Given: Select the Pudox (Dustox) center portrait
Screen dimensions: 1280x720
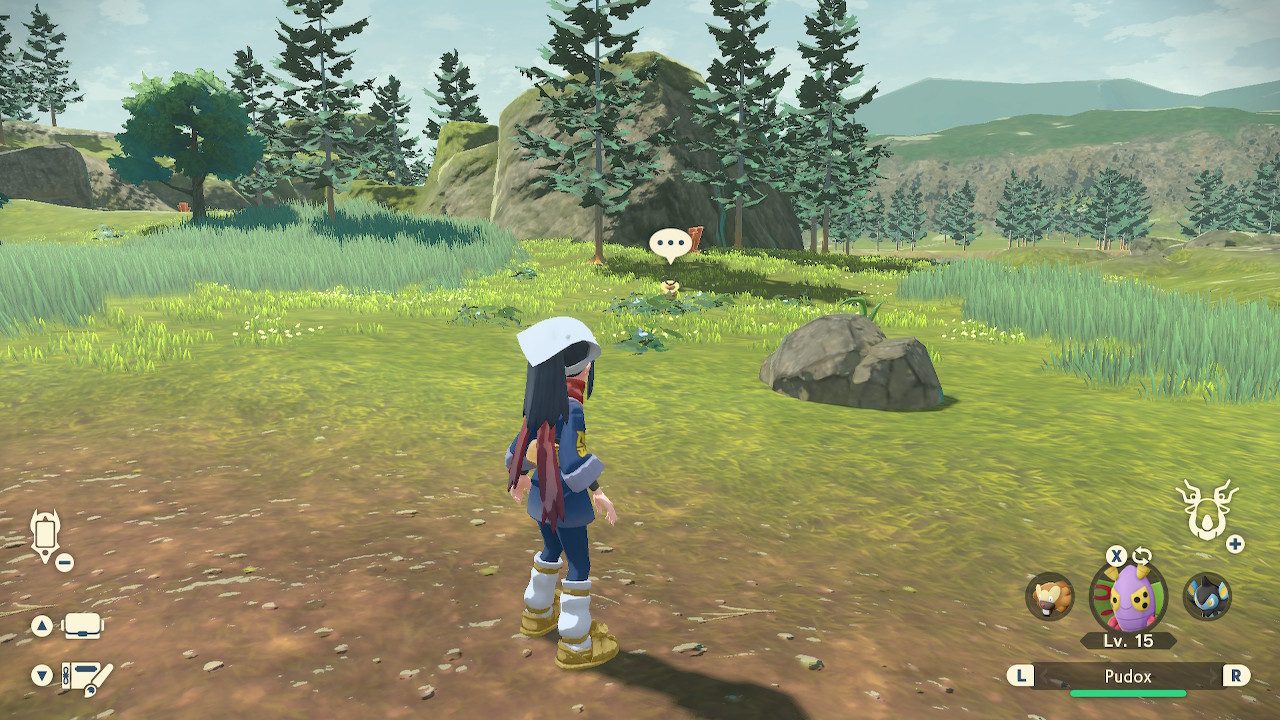Looking at the screenshot, I should coord(1128,597).
